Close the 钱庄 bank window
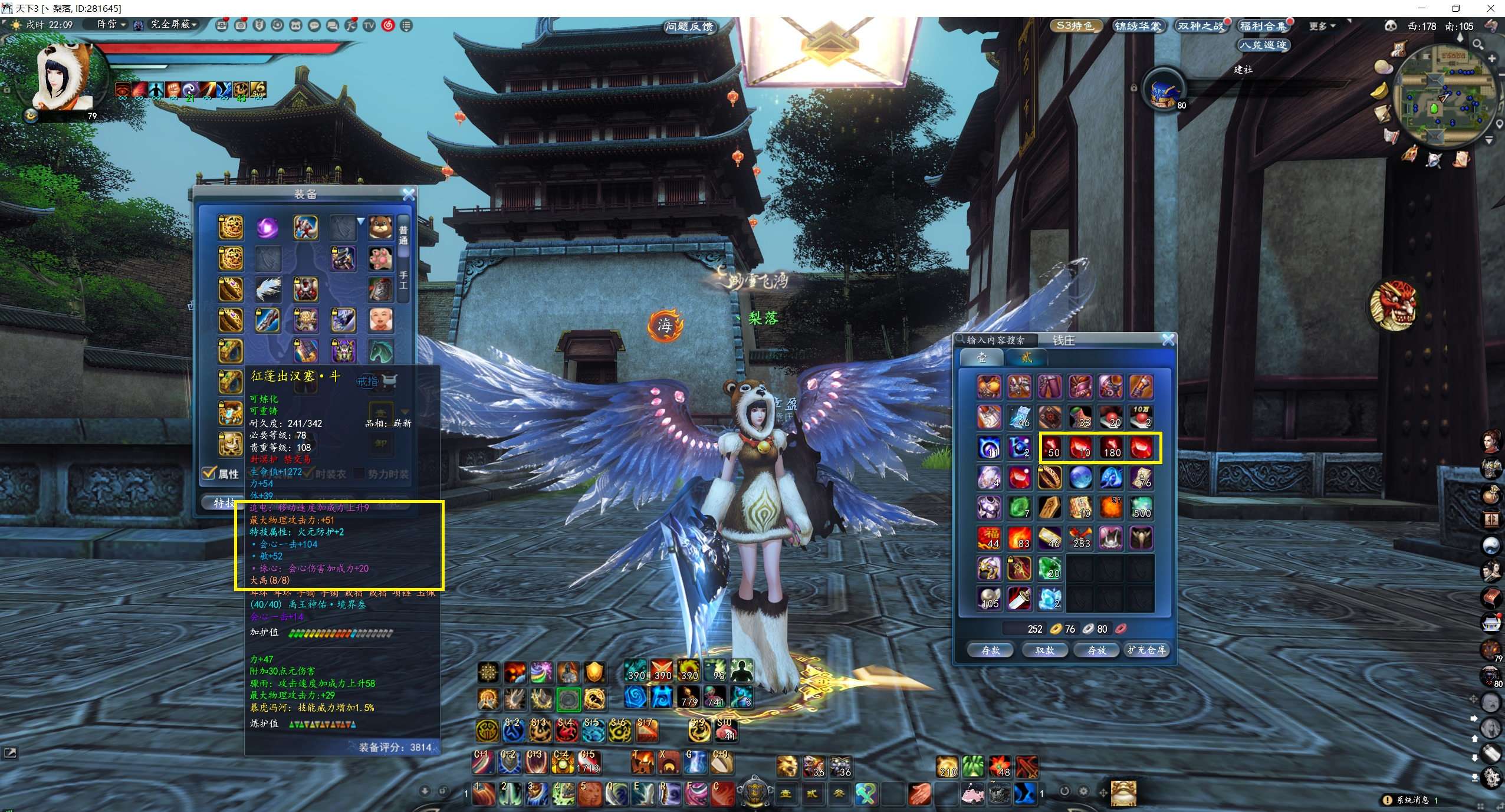Viewport: 1505px width, 812px height. (x=1168, y=340)
